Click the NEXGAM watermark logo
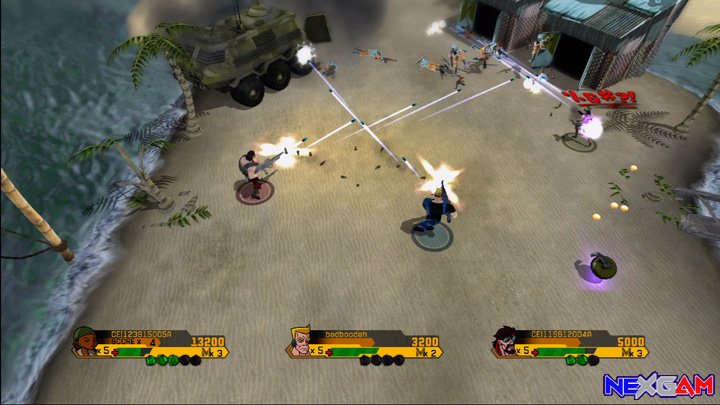 click(x=658, y=384)
